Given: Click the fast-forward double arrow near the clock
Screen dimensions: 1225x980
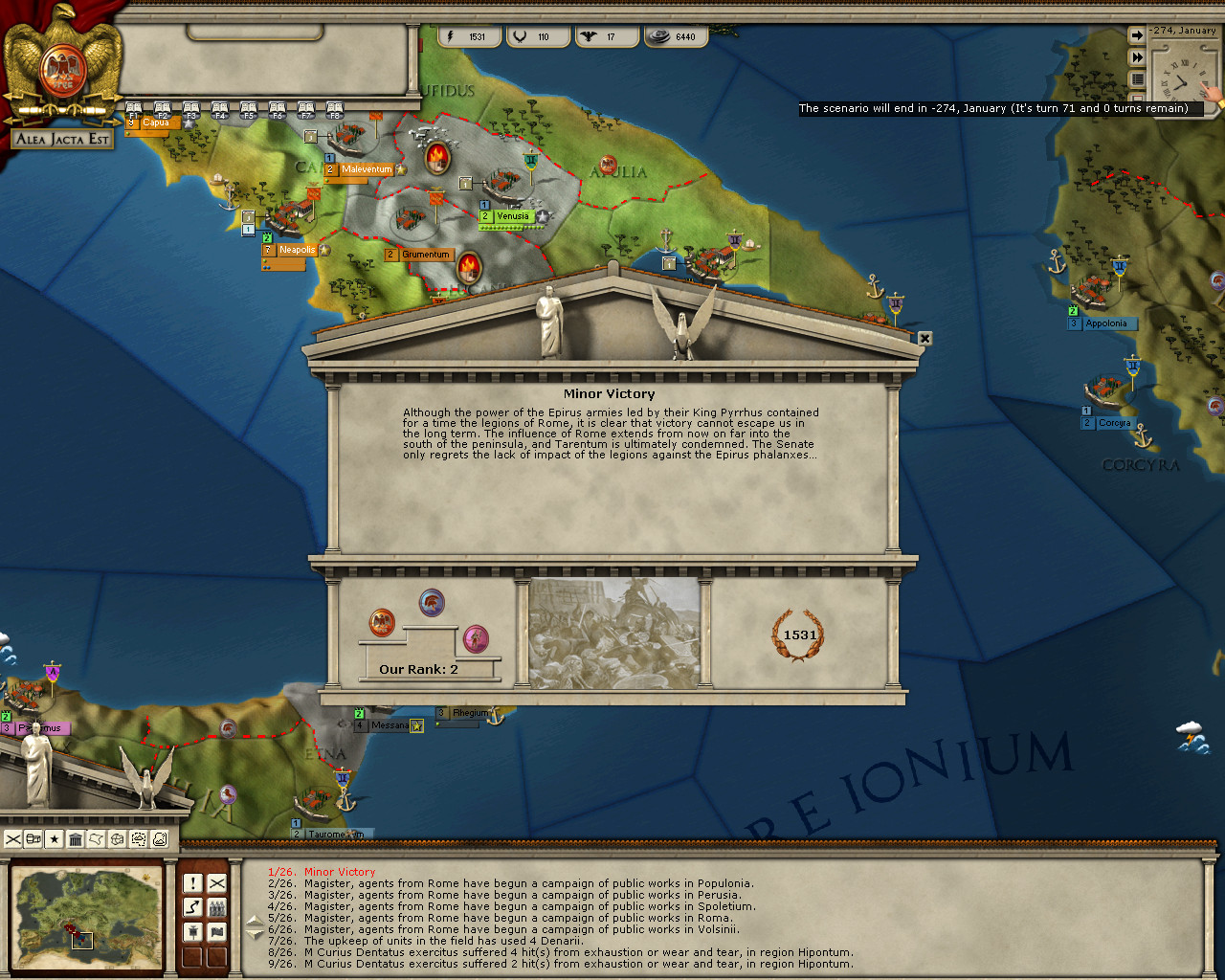Looking at the screenshot, I should click(x=1136, y=56).
